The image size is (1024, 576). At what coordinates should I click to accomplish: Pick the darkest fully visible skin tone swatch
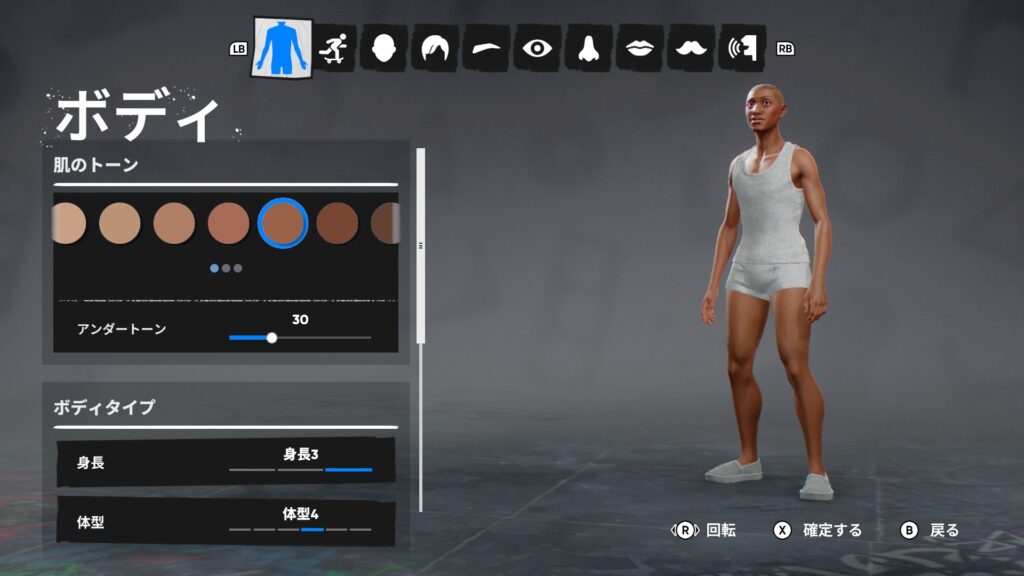[x=337, y=223]
